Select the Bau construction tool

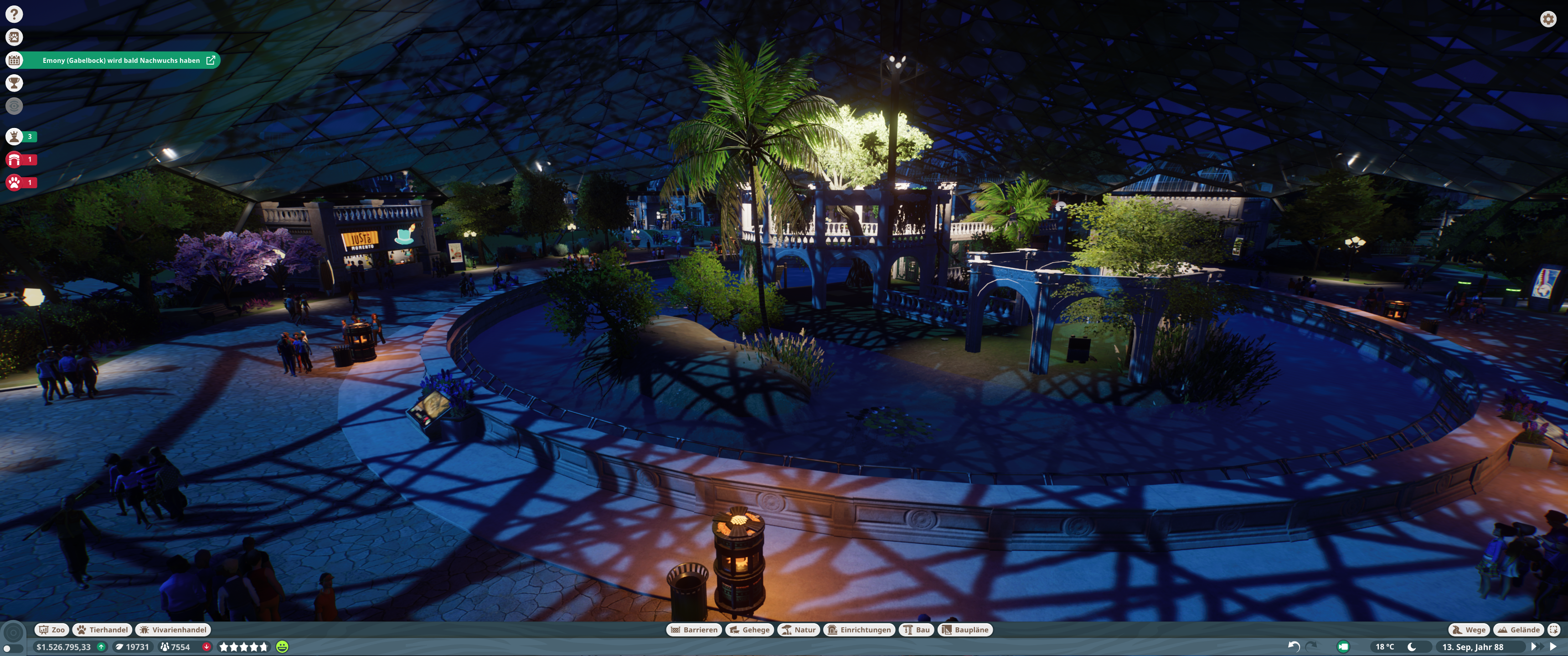tap(916, 630)
